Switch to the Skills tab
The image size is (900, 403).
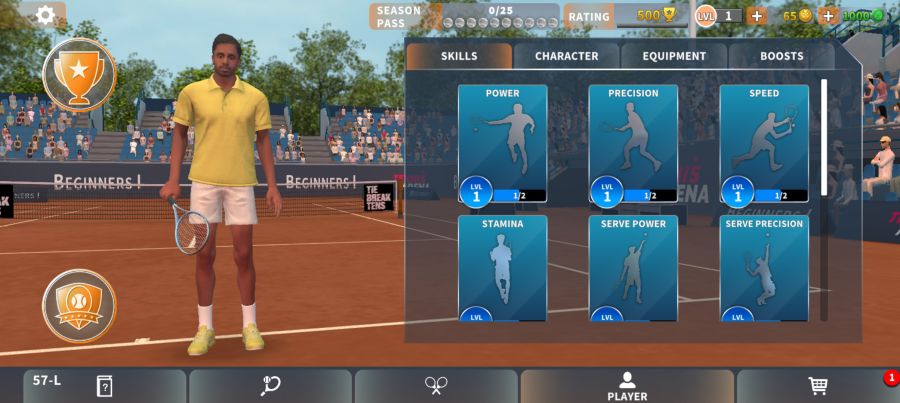(459, 56)
